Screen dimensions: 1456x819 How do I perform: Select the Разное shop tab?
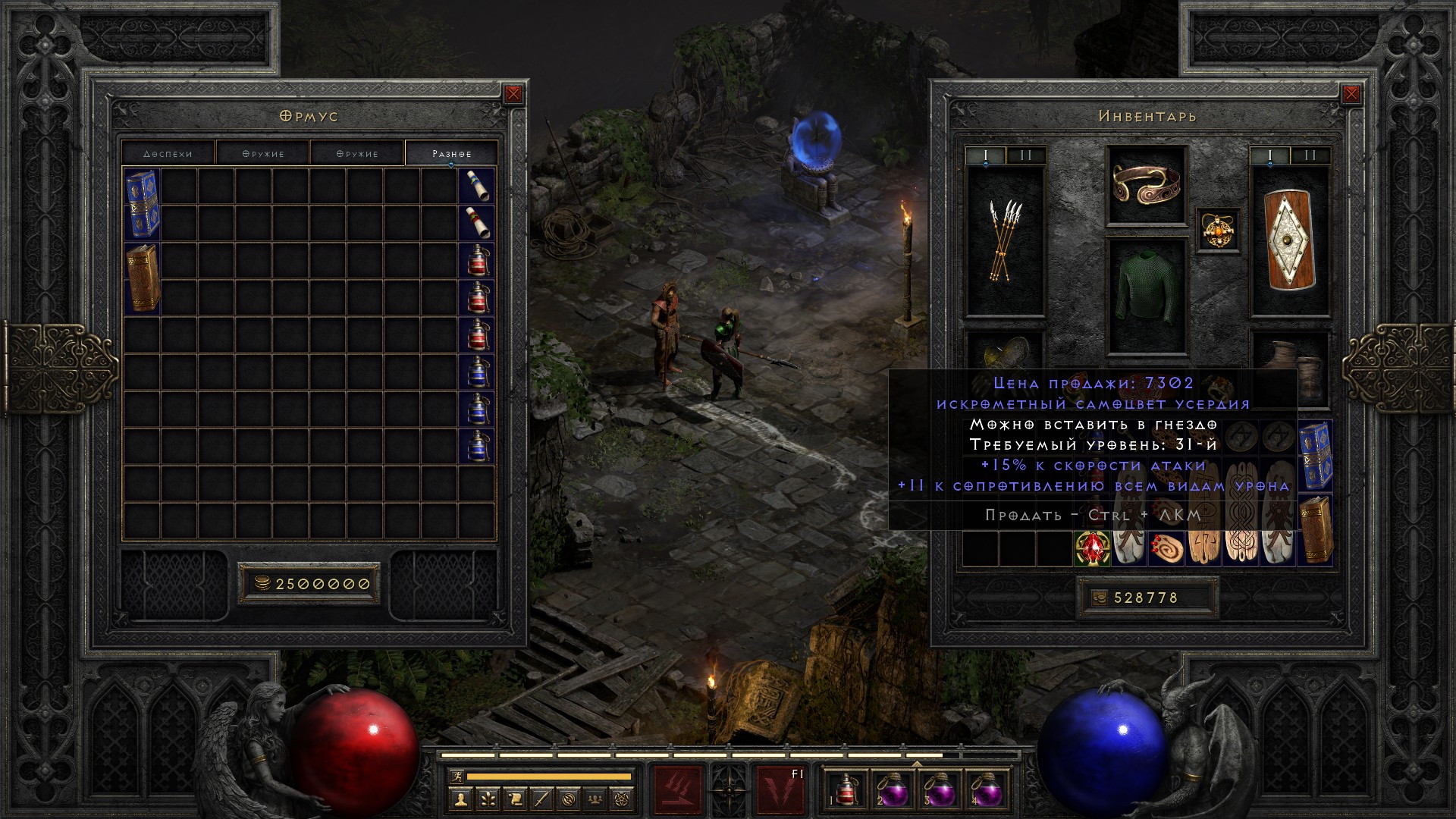click(x=451, y=153)
